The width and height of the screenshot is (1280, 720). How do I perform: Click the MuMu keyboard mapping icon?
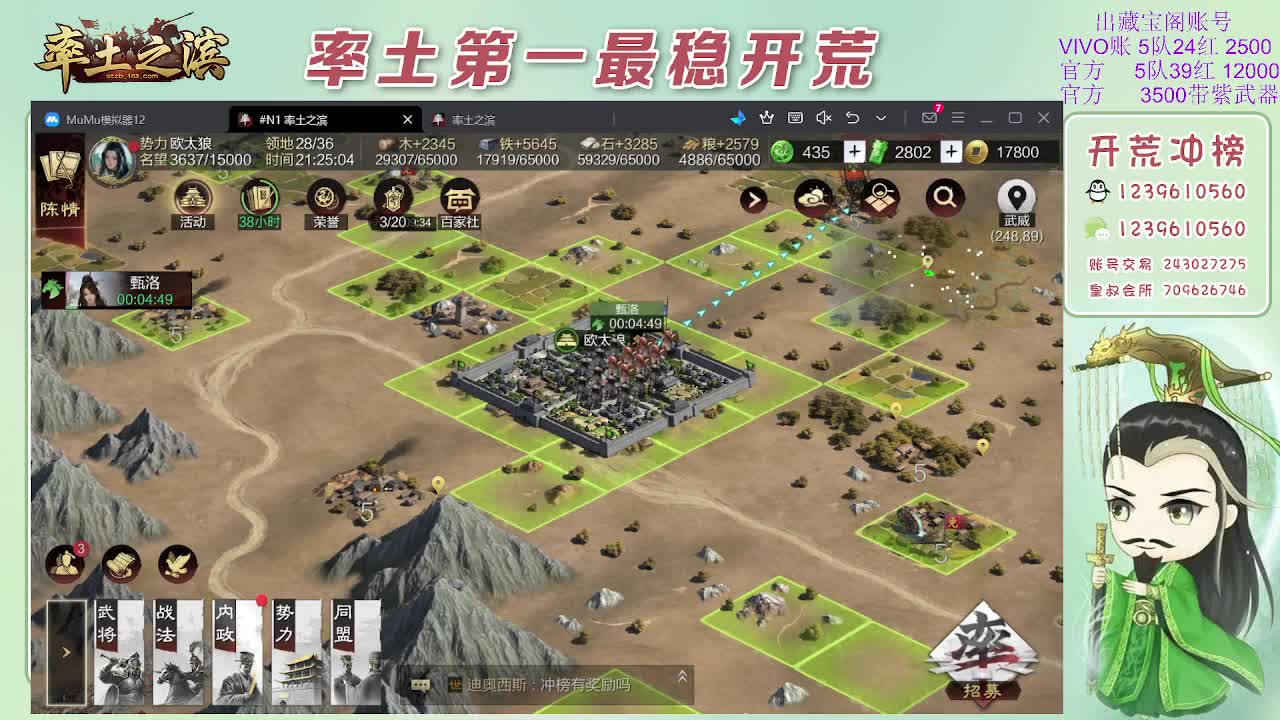tap(796, 117)
